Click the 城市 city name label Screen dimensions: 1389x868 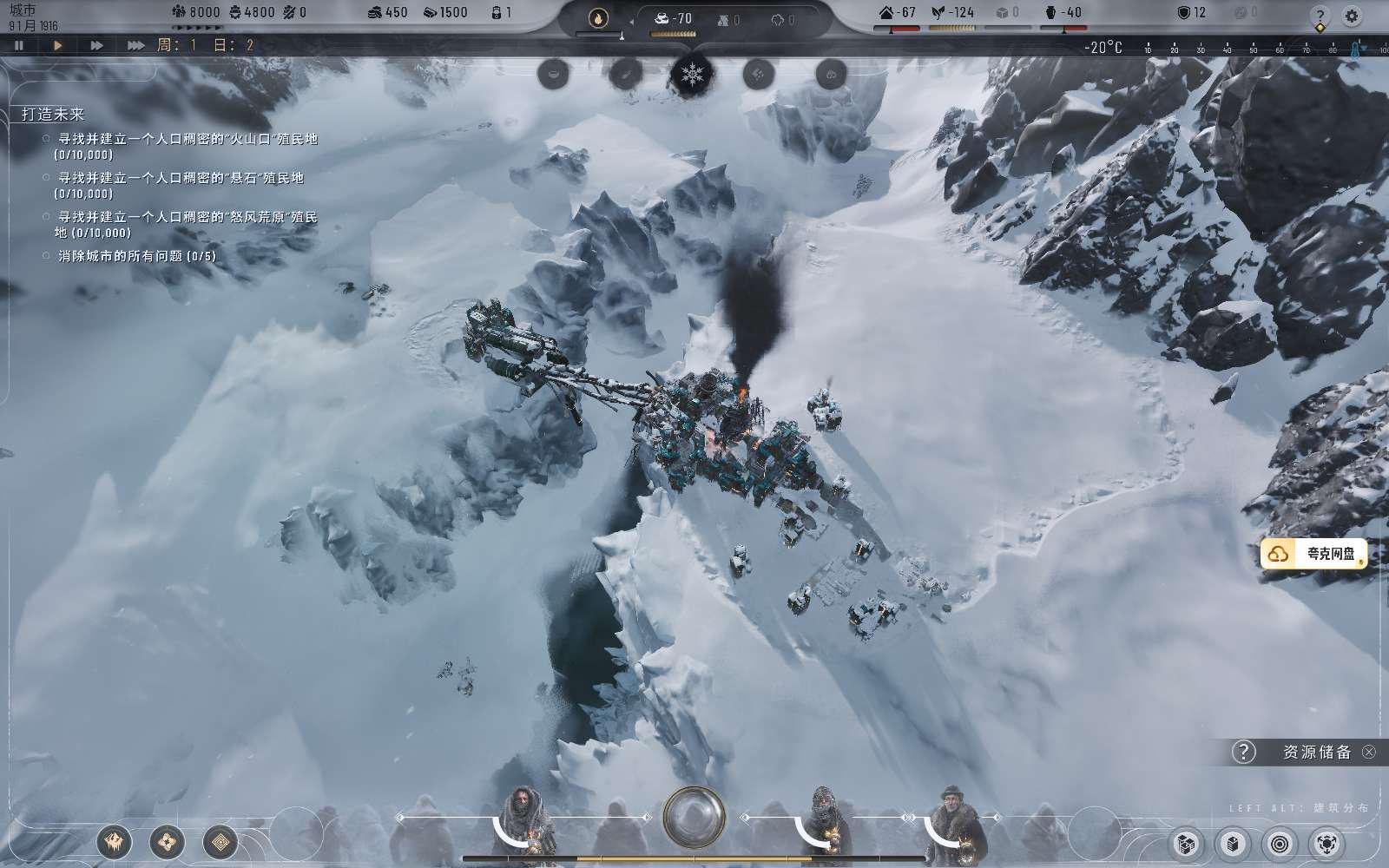tap(23, 10)
